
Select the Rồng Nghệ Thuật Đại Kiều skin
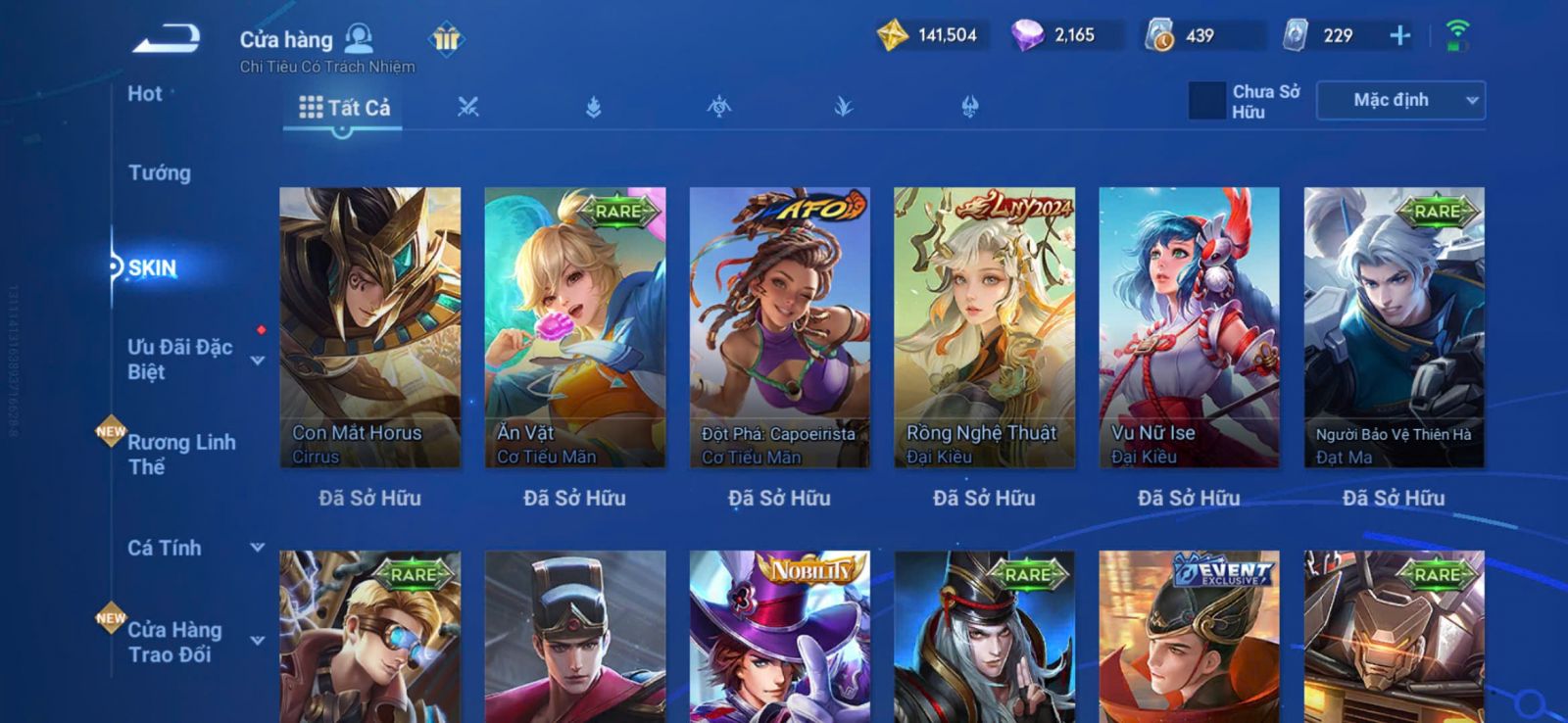click(x=984, y=327)
